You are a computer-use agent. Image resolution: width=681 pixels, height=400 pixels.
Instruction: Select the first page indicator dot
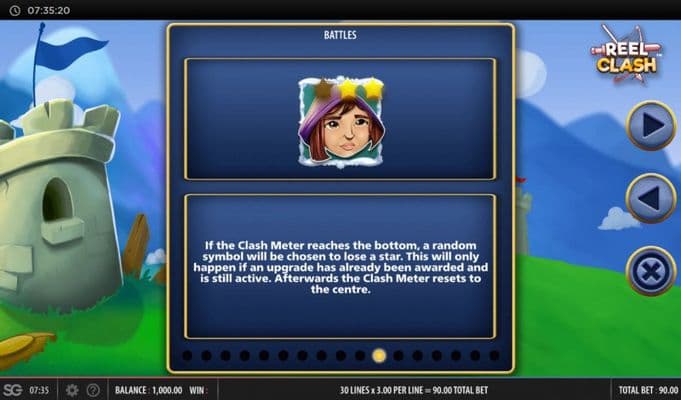pos(187,355)
